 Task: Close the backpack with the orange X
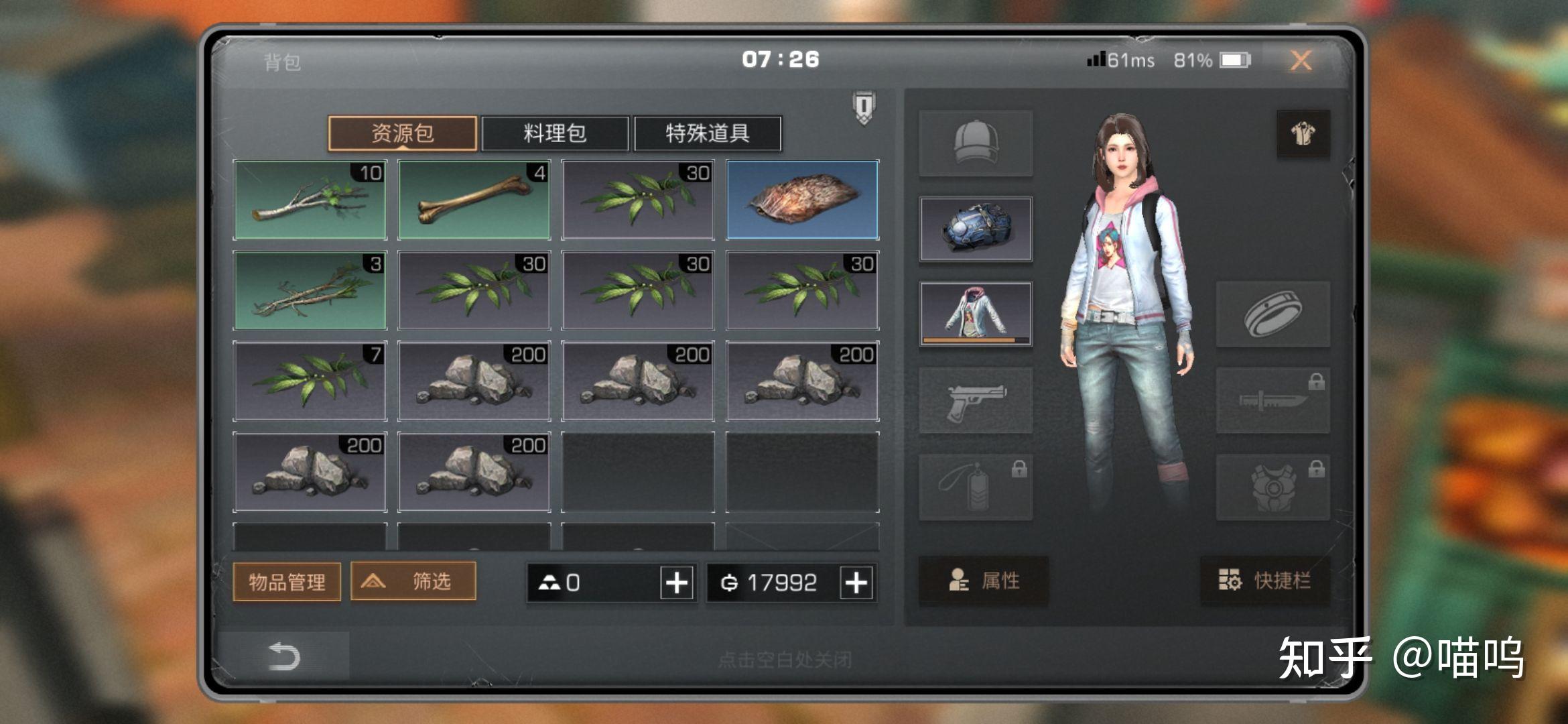pyautogui.click(x=1301, y=61)
